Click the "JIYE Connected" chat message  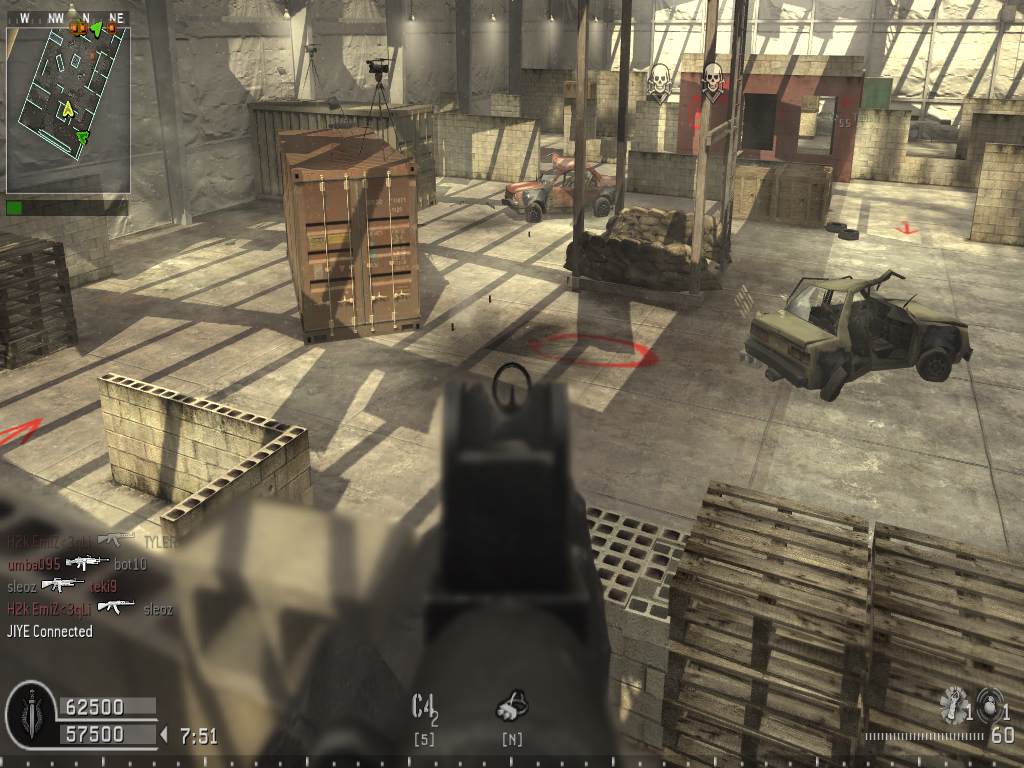tap(50, 631)
